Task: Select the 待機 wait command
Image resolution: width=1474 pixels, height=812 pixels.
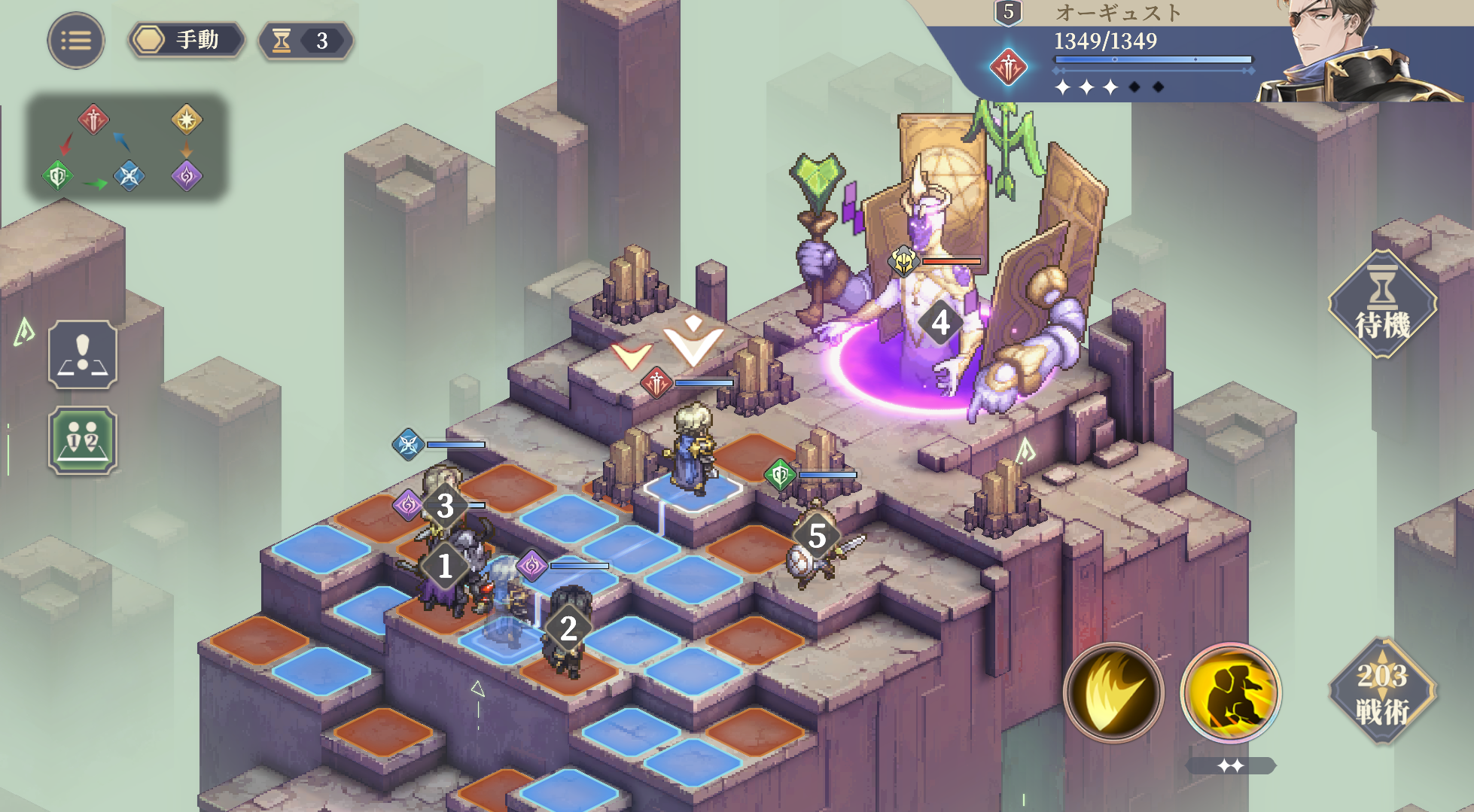Action: coord(1382,305)
